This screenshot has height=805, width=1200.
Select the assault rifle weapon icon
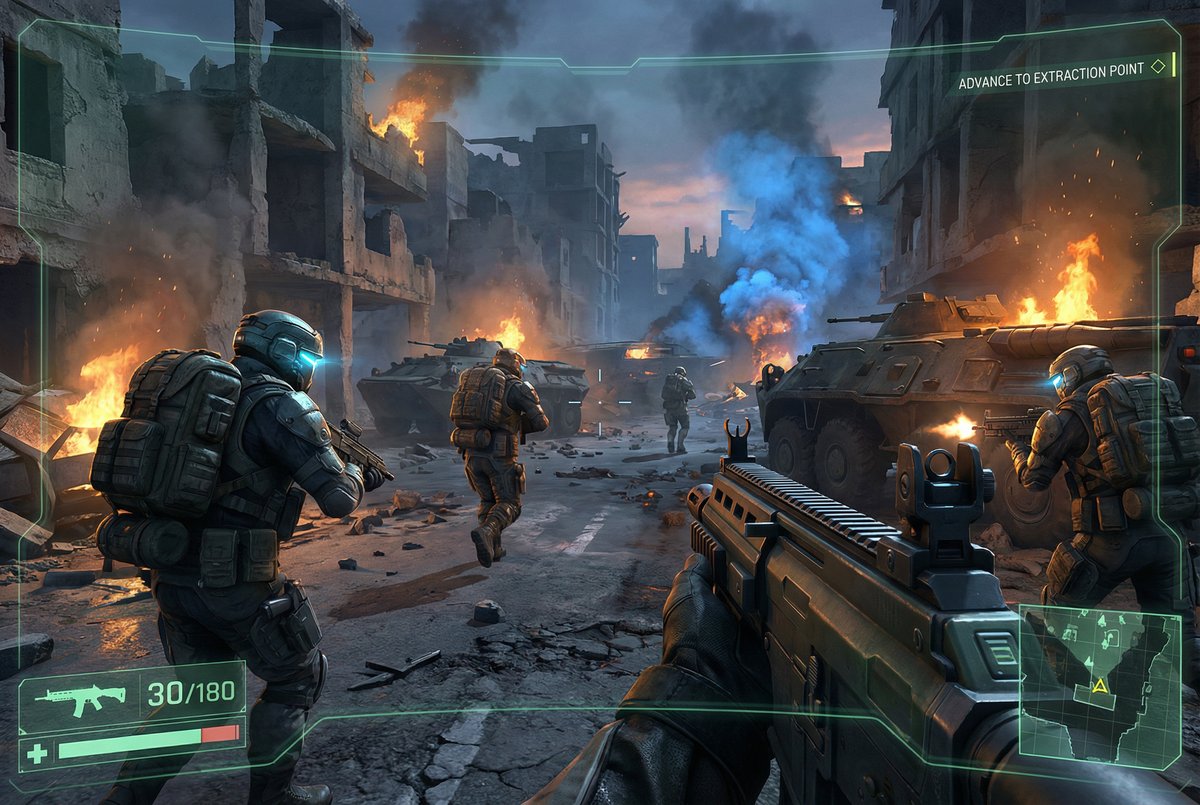80,696
